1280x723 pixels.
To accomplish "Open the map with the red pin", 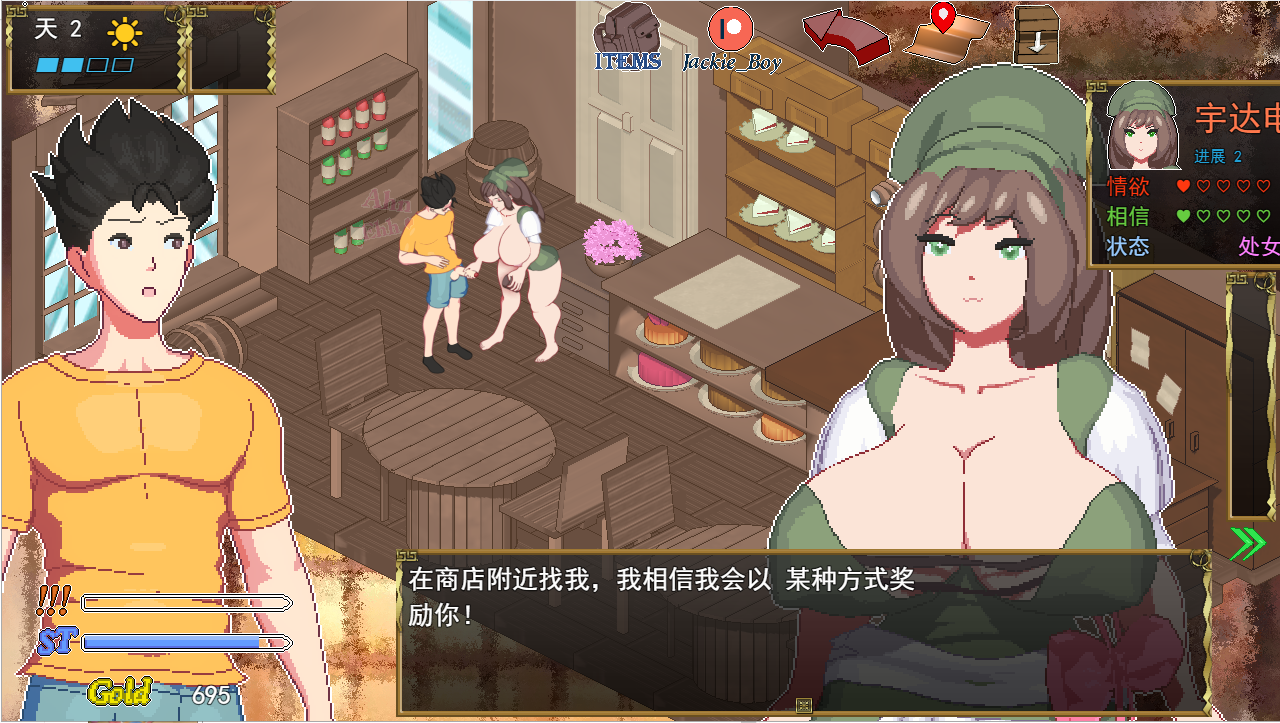I will [x=945, y=35].
